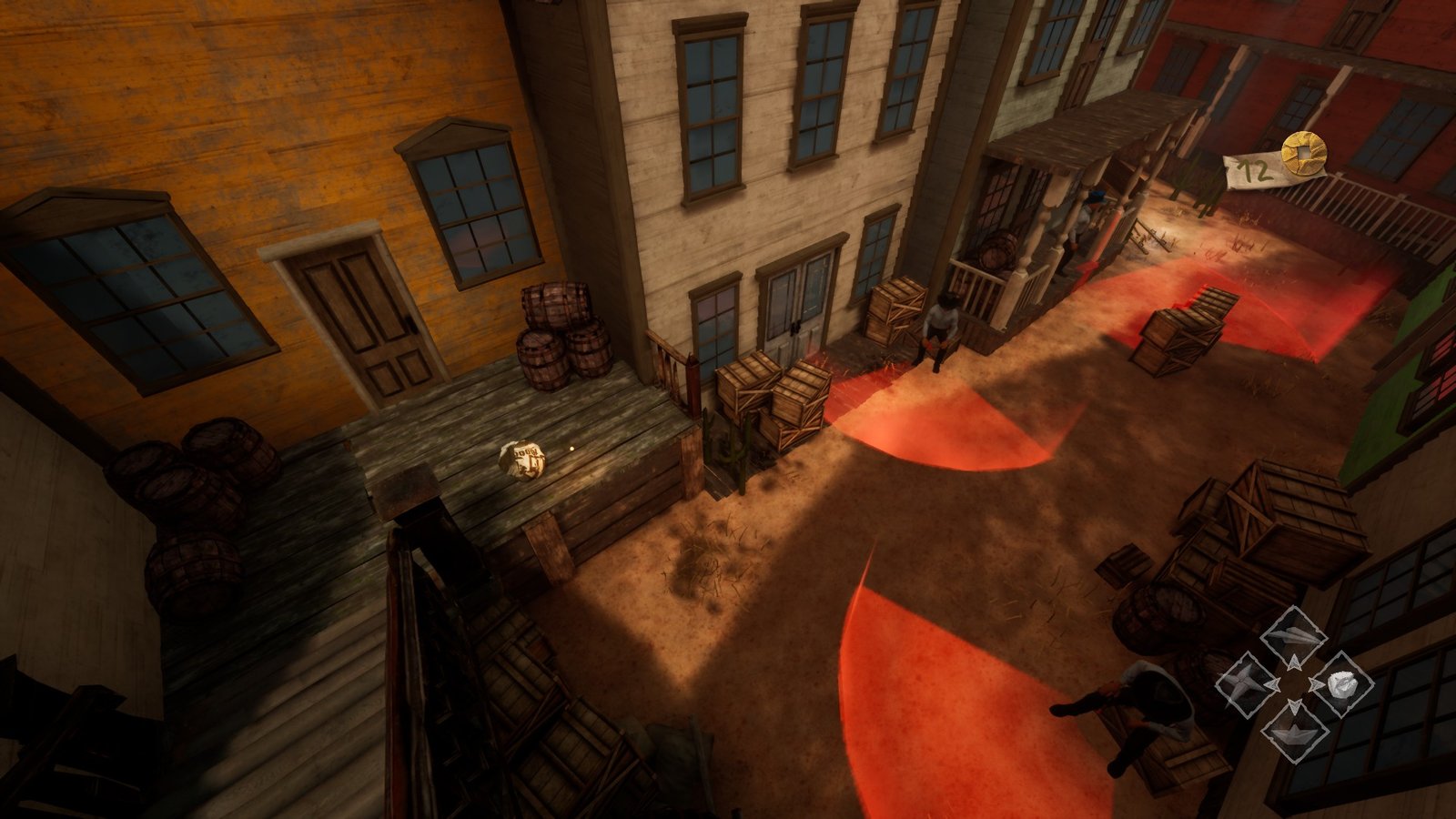Click the down arrow on the item selector
Image resolution: width=1456 pixels, height=819 pixels.
click(1293, 705)
